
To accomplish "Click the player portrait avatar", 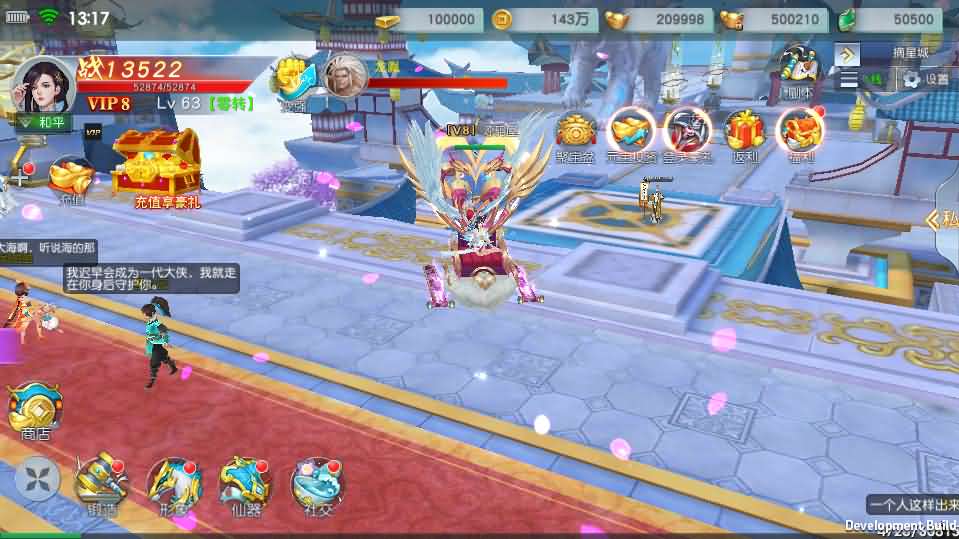I will 42,86.
